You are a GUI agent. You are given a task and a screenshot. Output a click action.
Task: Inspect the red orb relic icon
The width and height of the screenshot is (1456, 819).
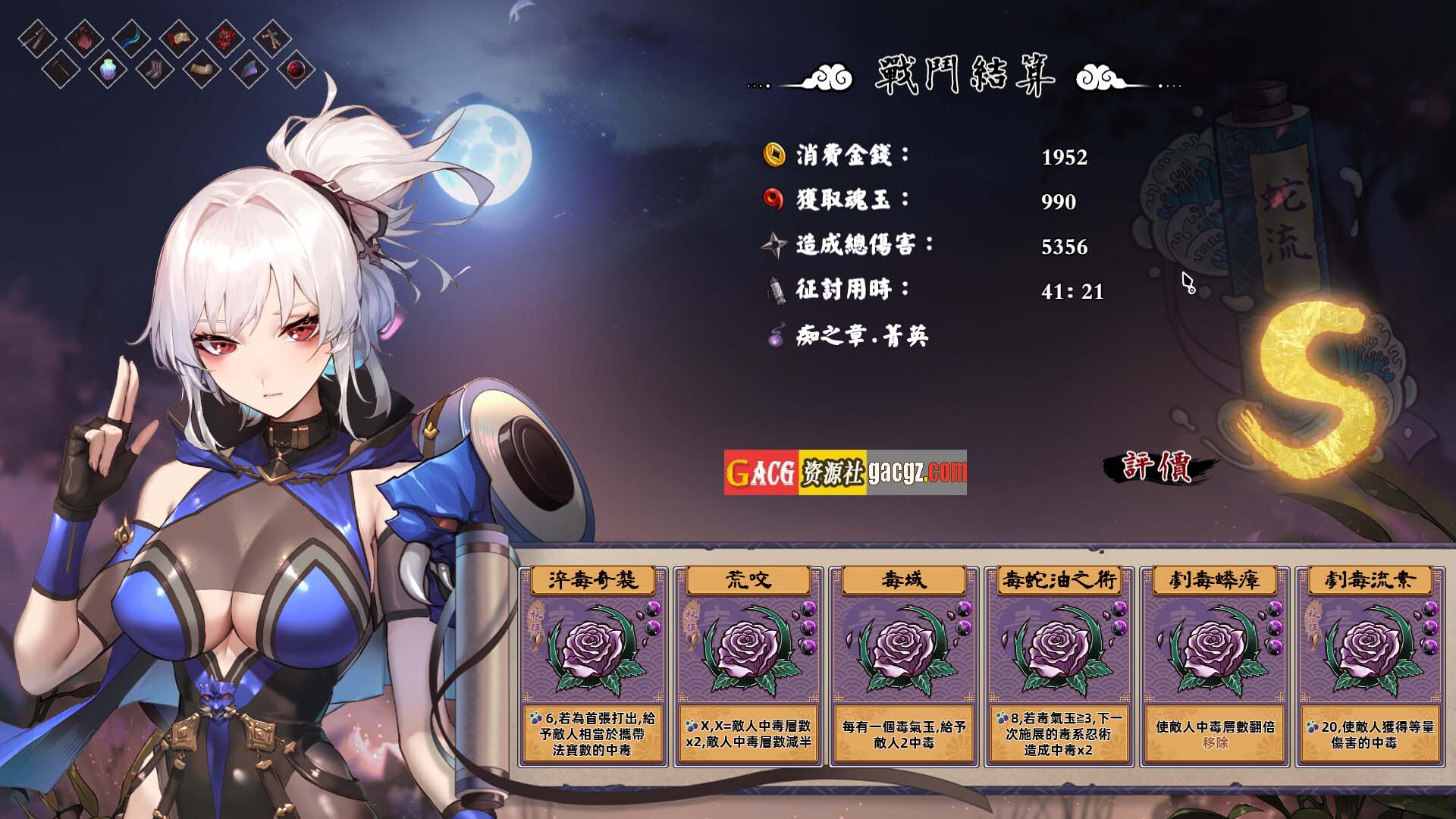coord(296,71)
